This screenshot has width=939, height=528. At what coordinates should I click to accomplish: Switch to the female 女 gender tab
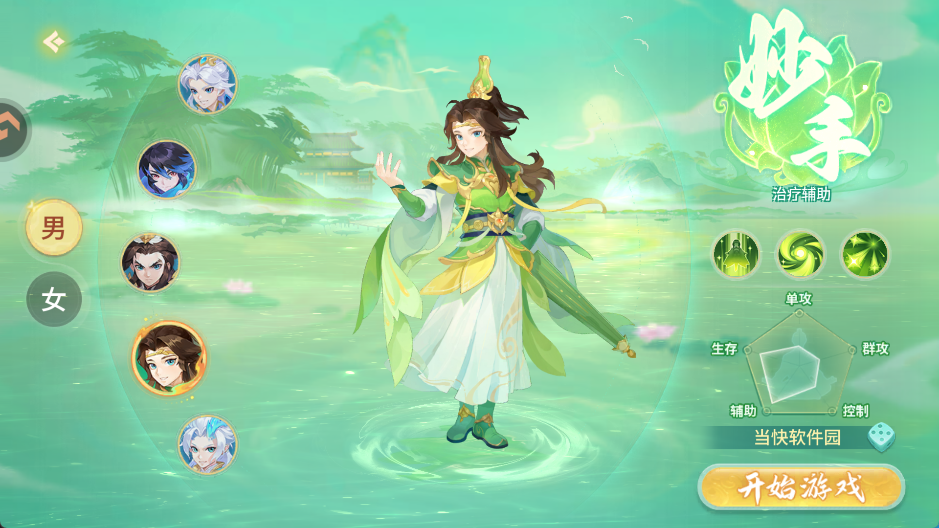coord(54,299)
